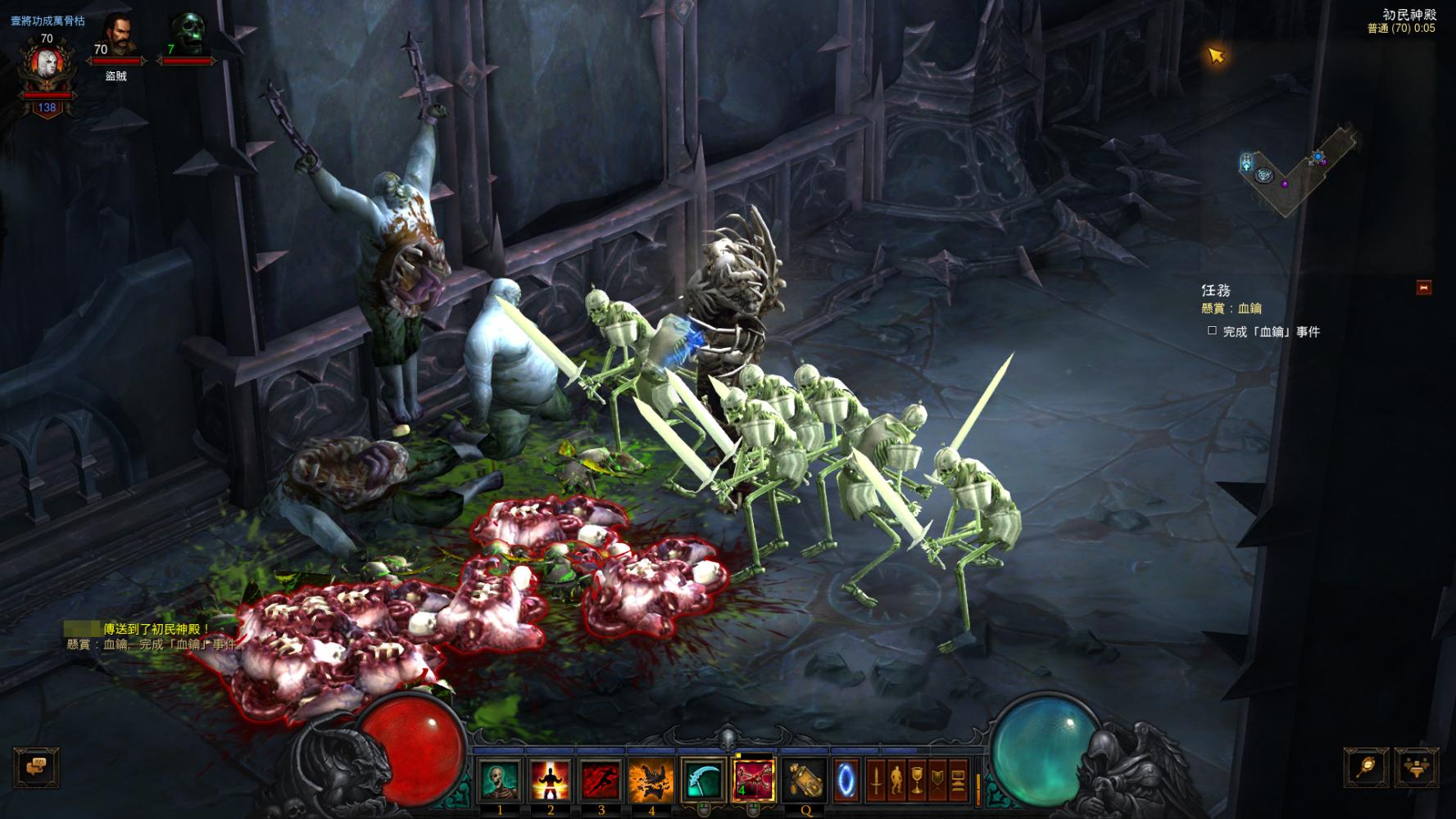Viewport: 1456px width, 819px height.
Task: Select the teal scythe primary skill
Action: coord(703,781)
